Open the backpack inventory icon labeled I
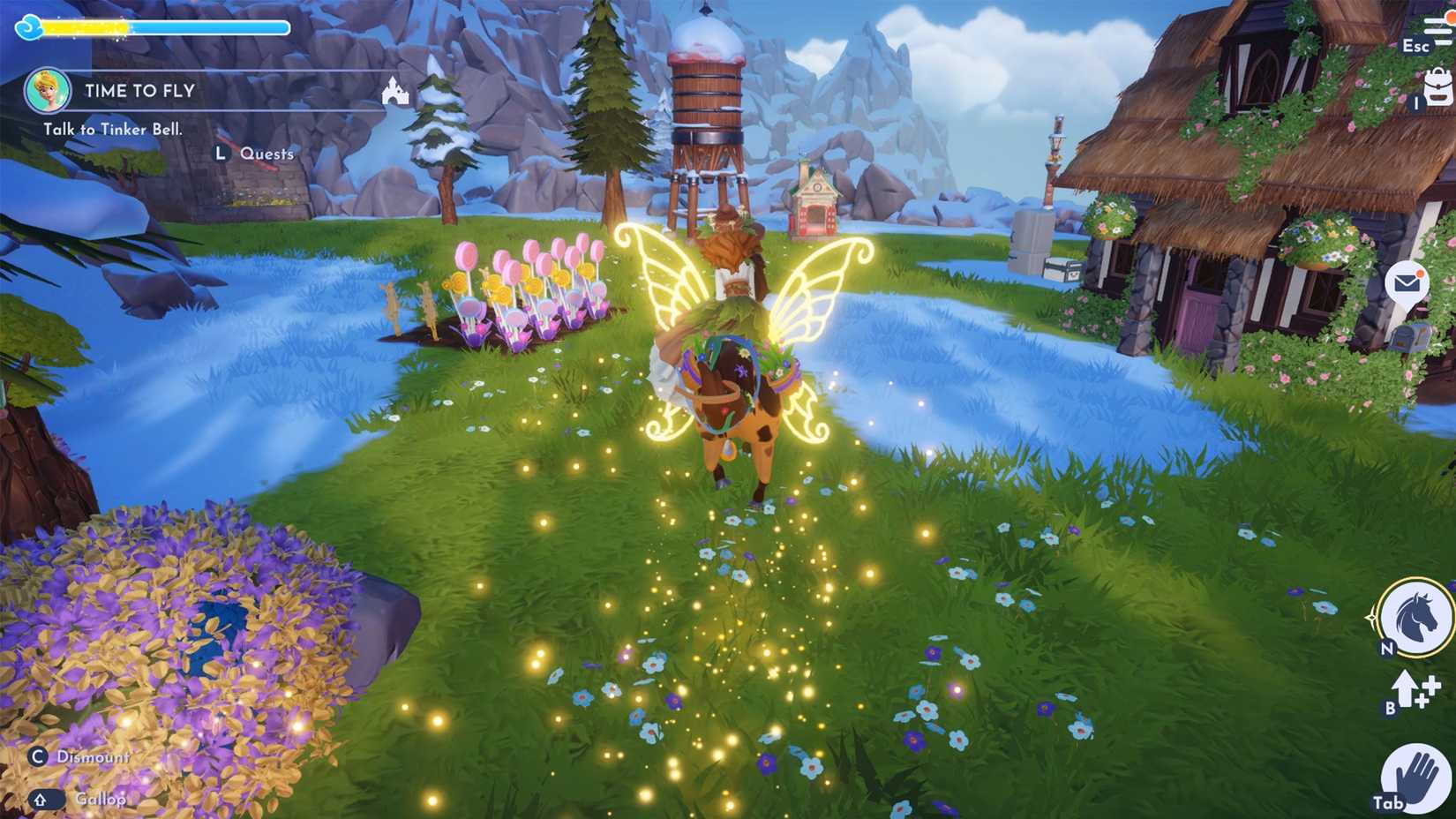The width and height of the screenshot is (1456, 819). (1437, 87)
